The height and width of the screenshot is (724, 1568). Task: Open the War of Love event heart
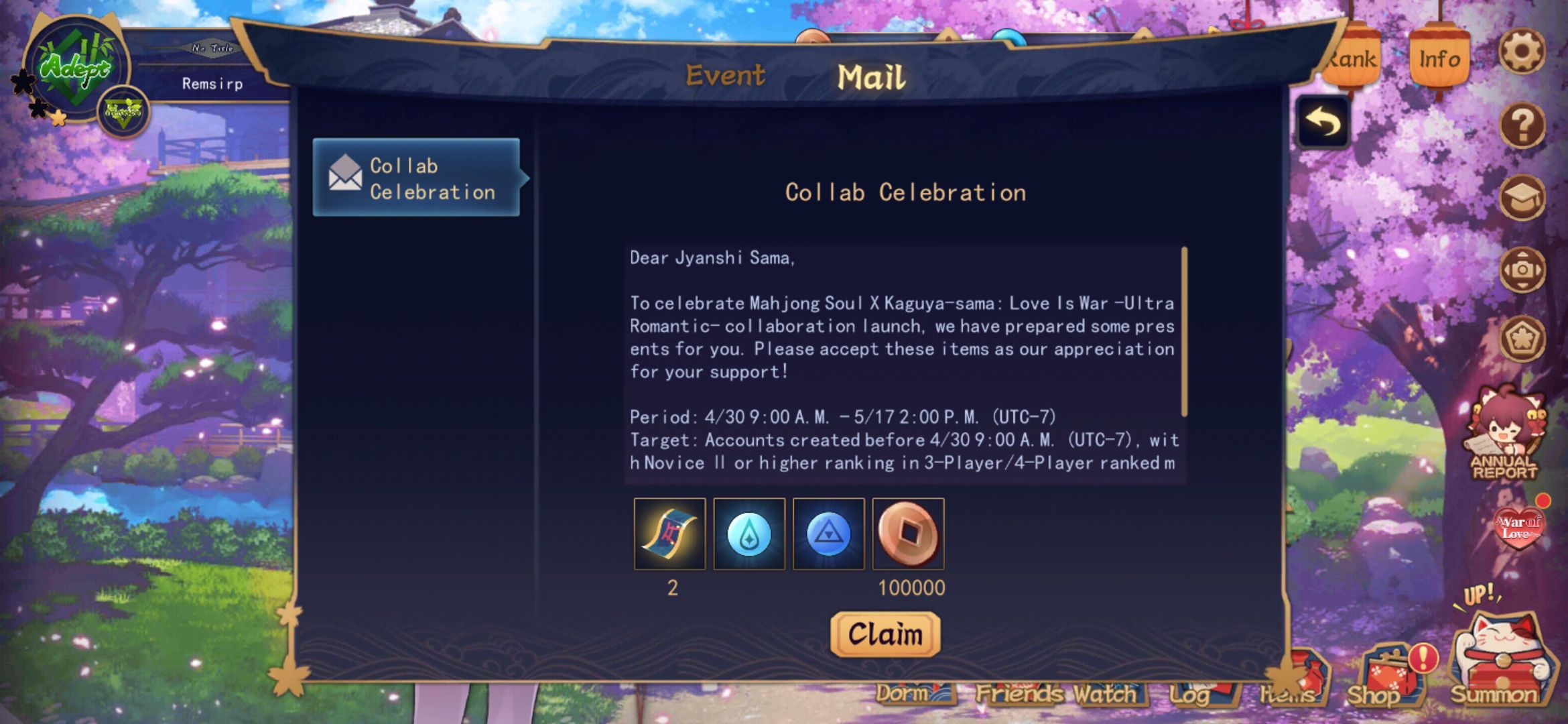(x=1518, y=527)
